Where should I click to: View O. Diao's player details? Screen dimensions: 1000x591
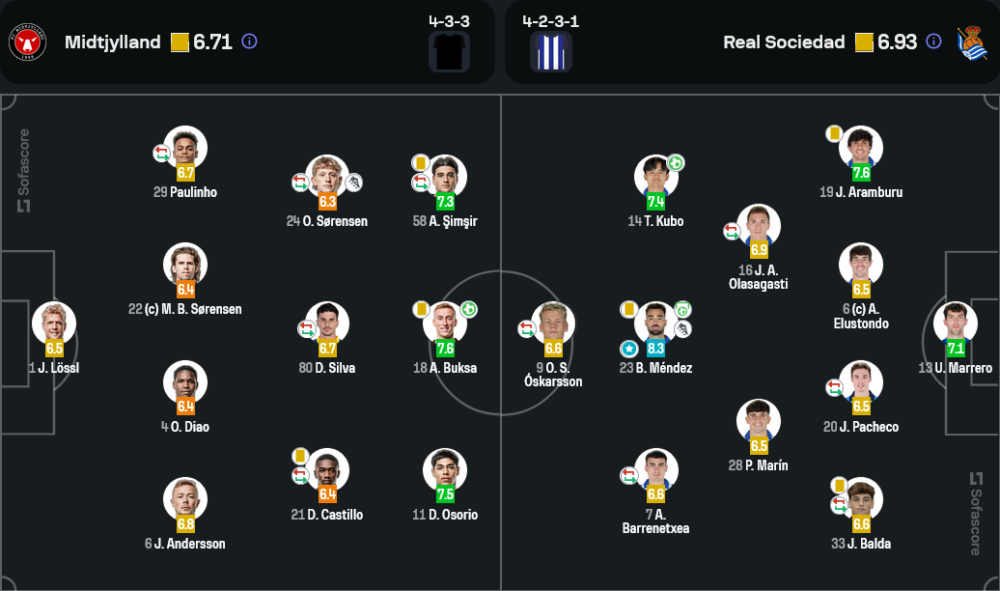[185, 382]
